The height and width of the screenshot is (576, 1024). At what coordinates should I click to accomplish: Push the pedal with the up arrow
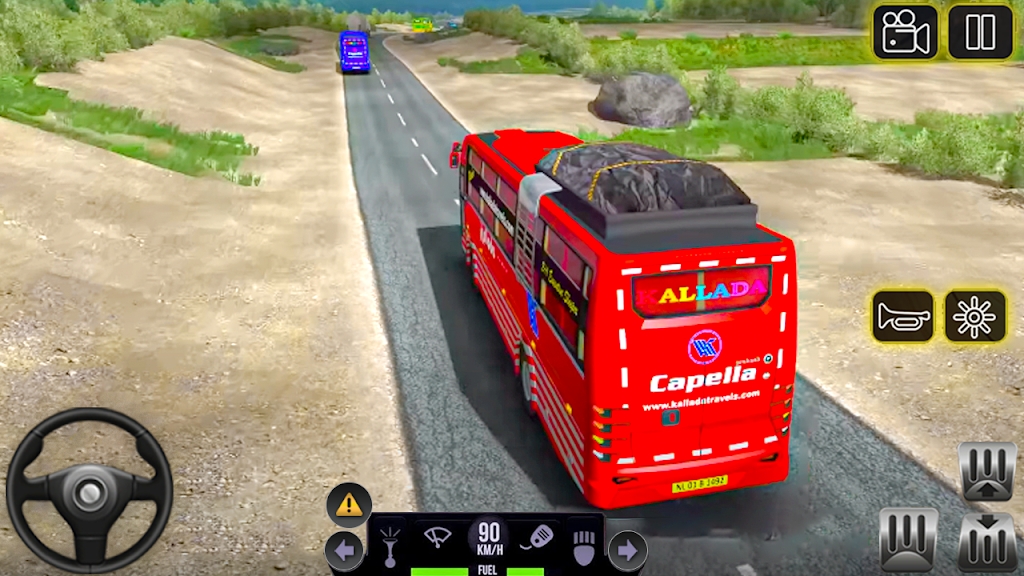coord(987,470)
